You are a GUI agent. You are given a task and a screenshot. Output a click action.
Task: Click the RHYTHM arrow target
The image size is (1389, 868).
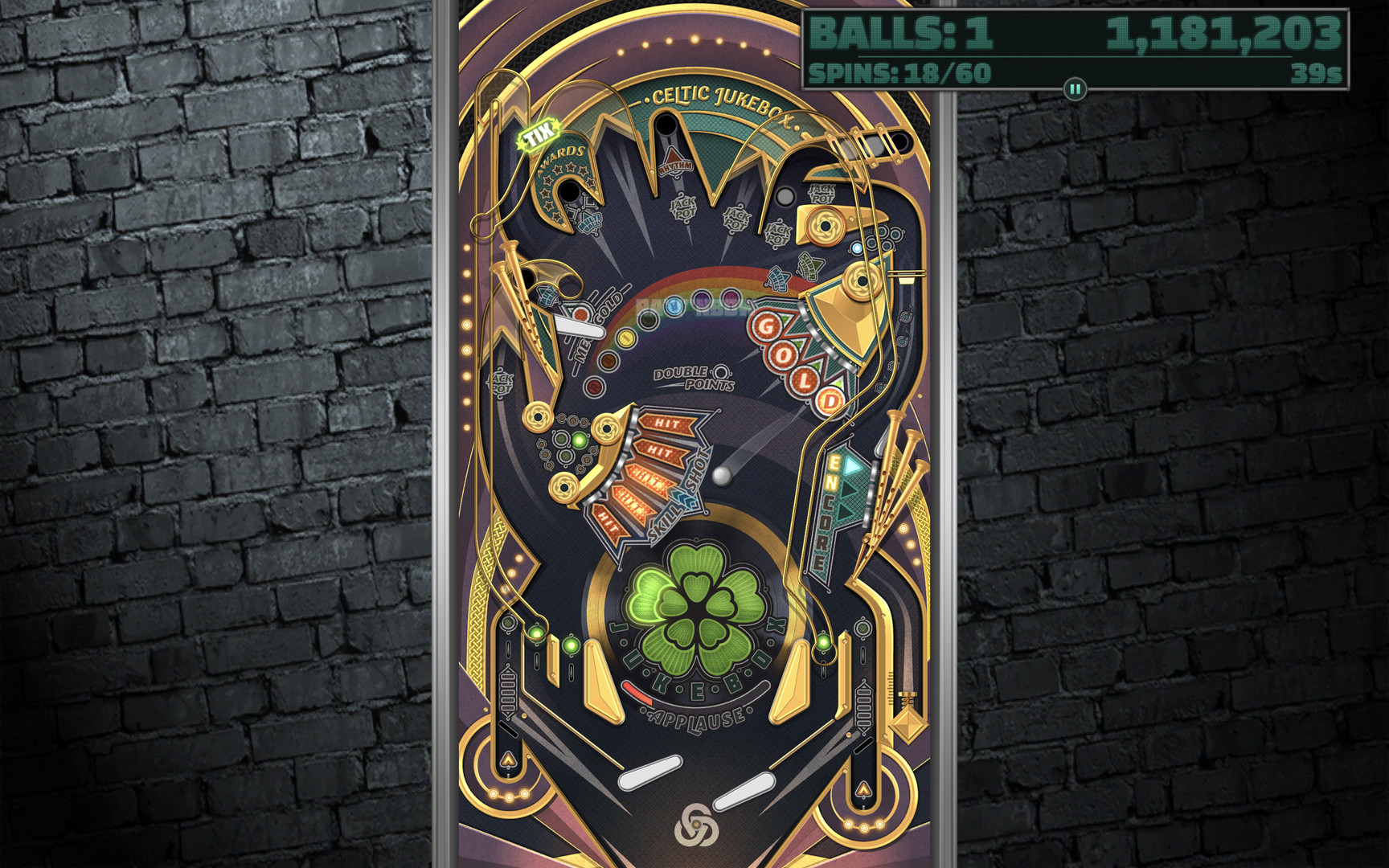pos(674,160)
